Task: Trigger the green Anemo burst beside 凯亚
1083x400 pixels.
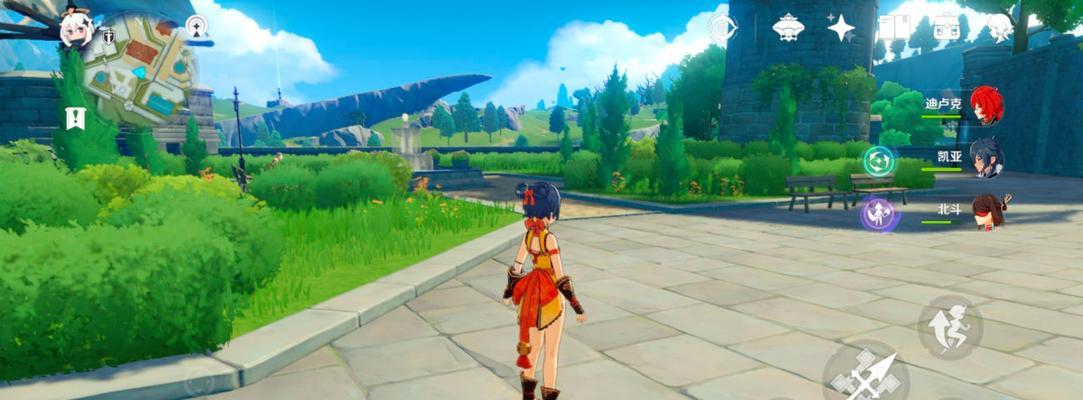Action: tap(879, 160)
